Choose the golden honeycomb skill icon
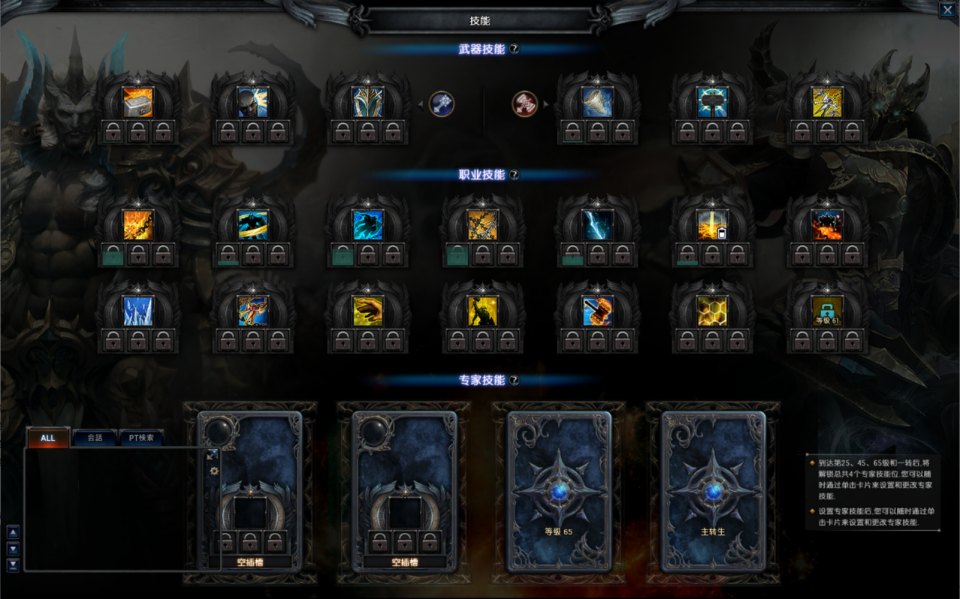960x599 pixels. (x=712, y=311)
